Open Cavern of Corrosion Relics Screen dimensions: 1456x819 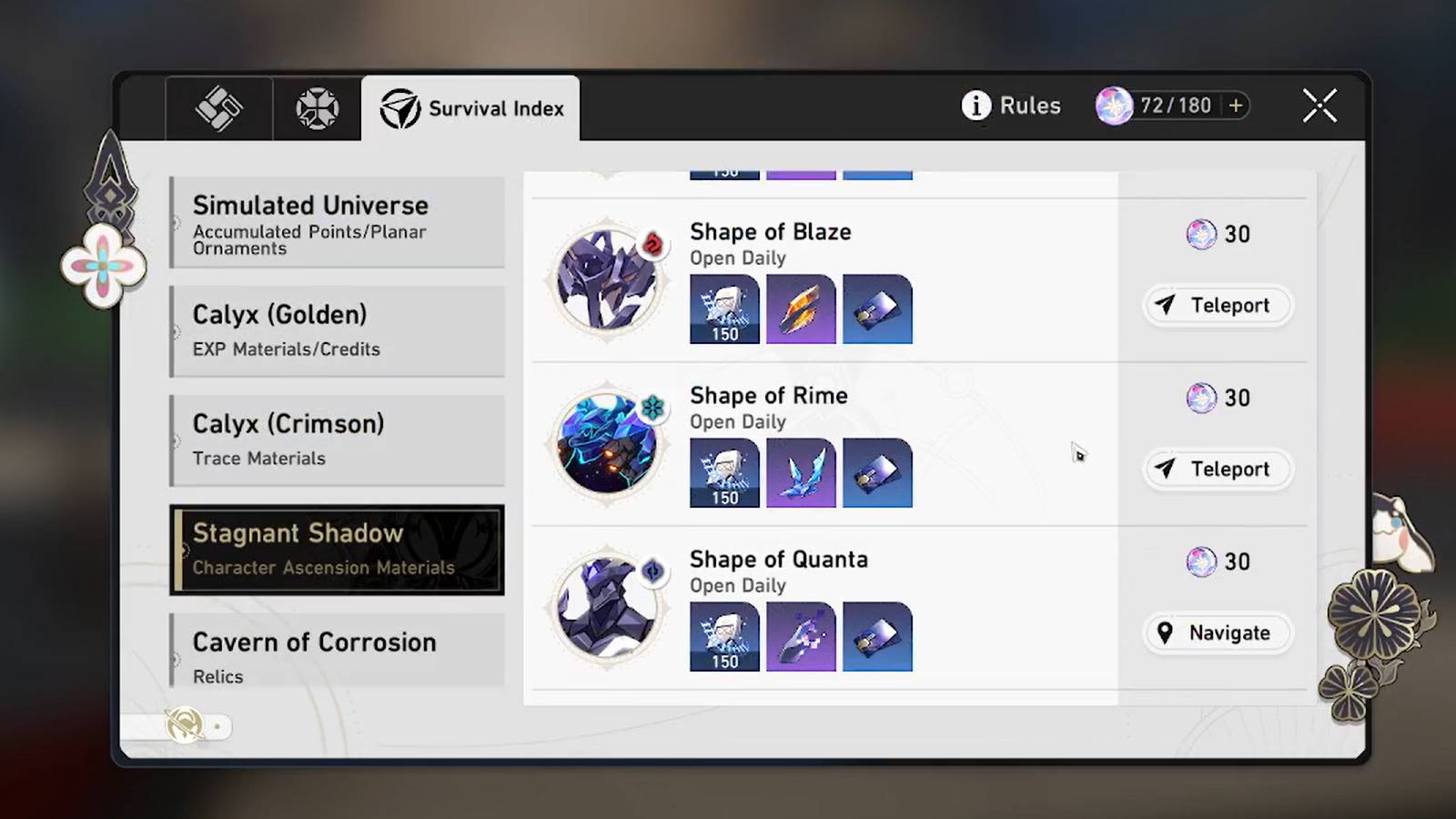pyautogui.click(x=337, y=656)
